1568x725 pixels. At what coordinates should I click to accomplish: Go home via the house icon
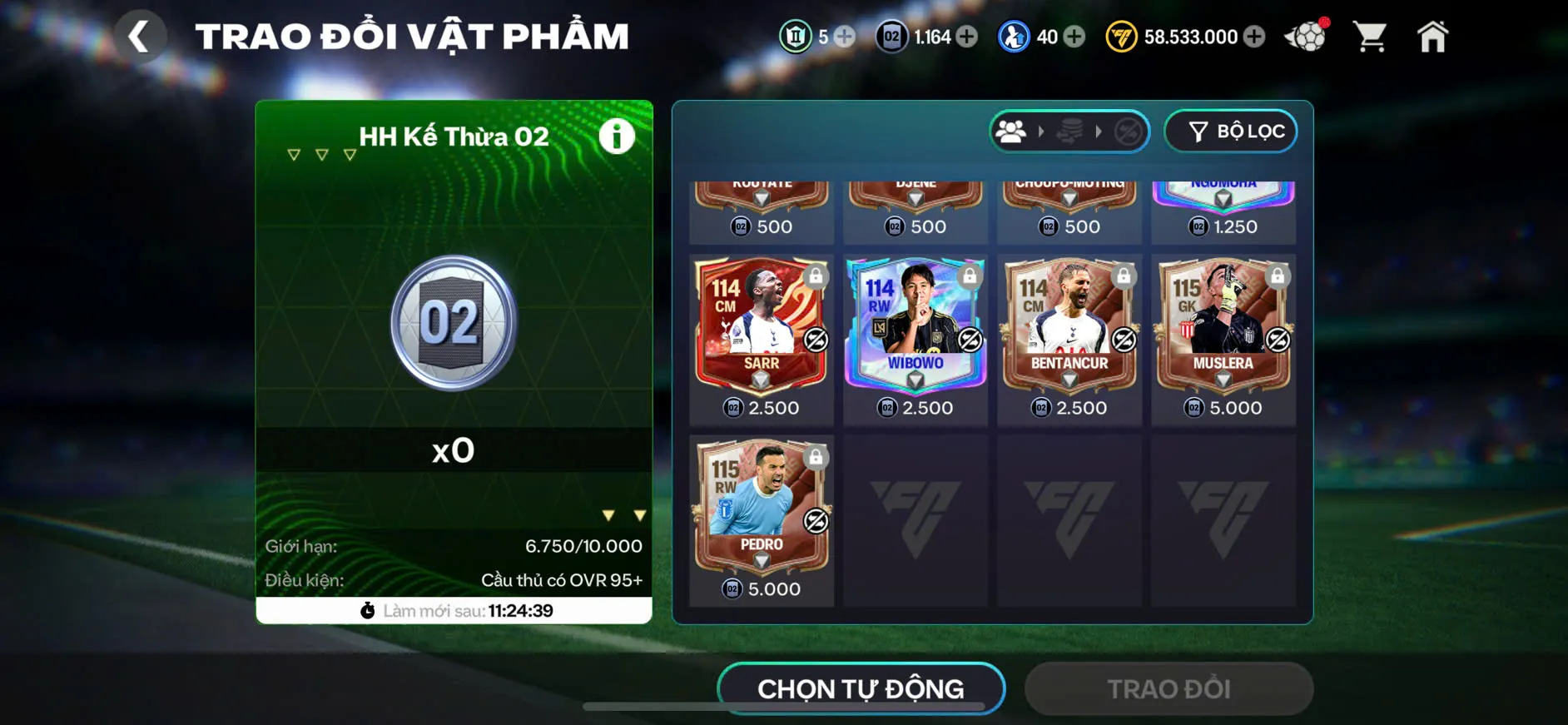[1433, 36]
